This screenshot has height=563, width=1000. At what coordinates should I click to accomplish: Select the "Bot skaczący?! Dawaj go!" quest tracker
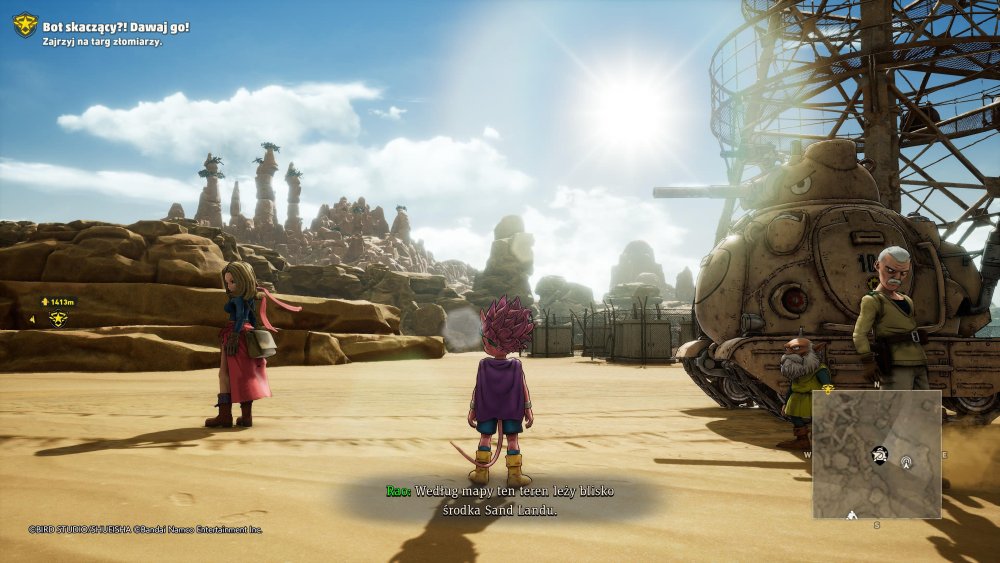click(x=115, y=26)
